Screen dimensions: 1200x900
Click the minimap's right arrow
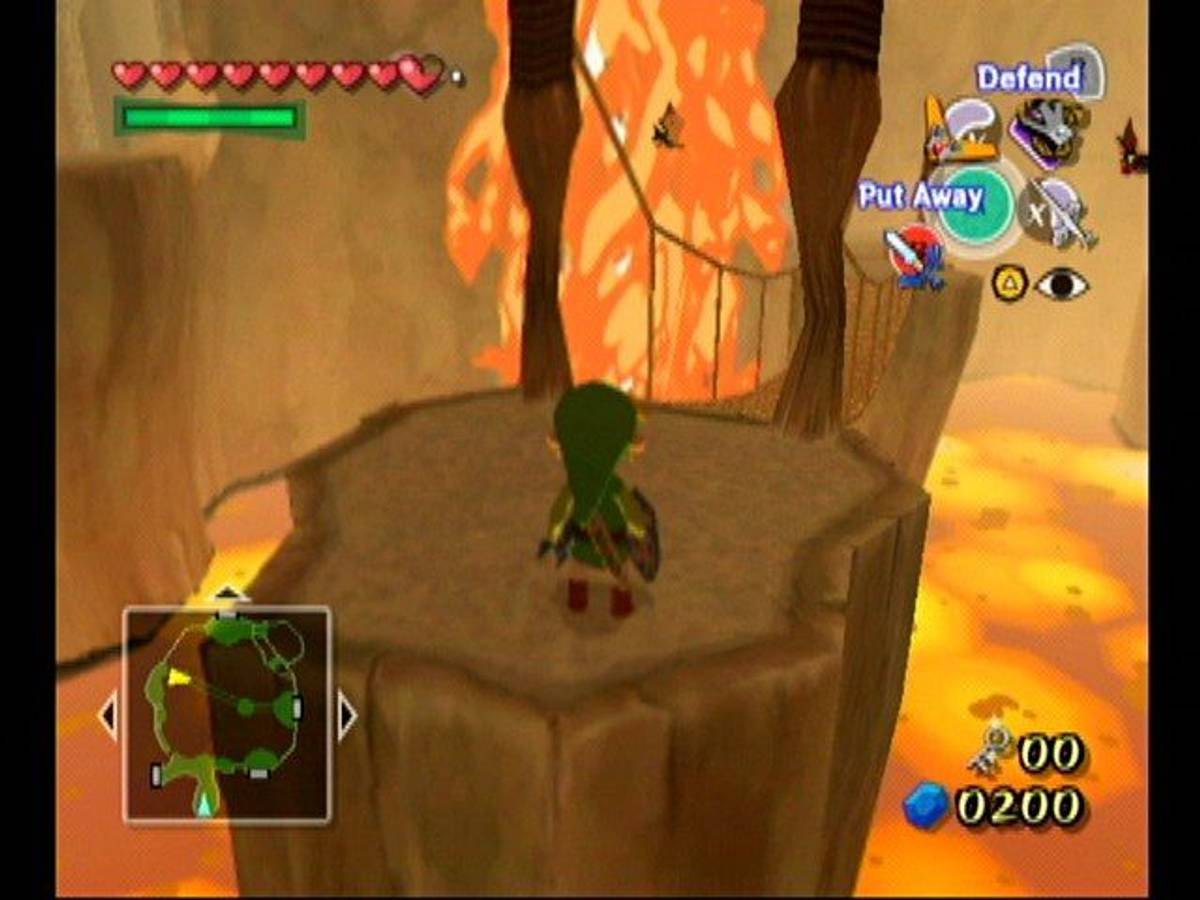347,716
